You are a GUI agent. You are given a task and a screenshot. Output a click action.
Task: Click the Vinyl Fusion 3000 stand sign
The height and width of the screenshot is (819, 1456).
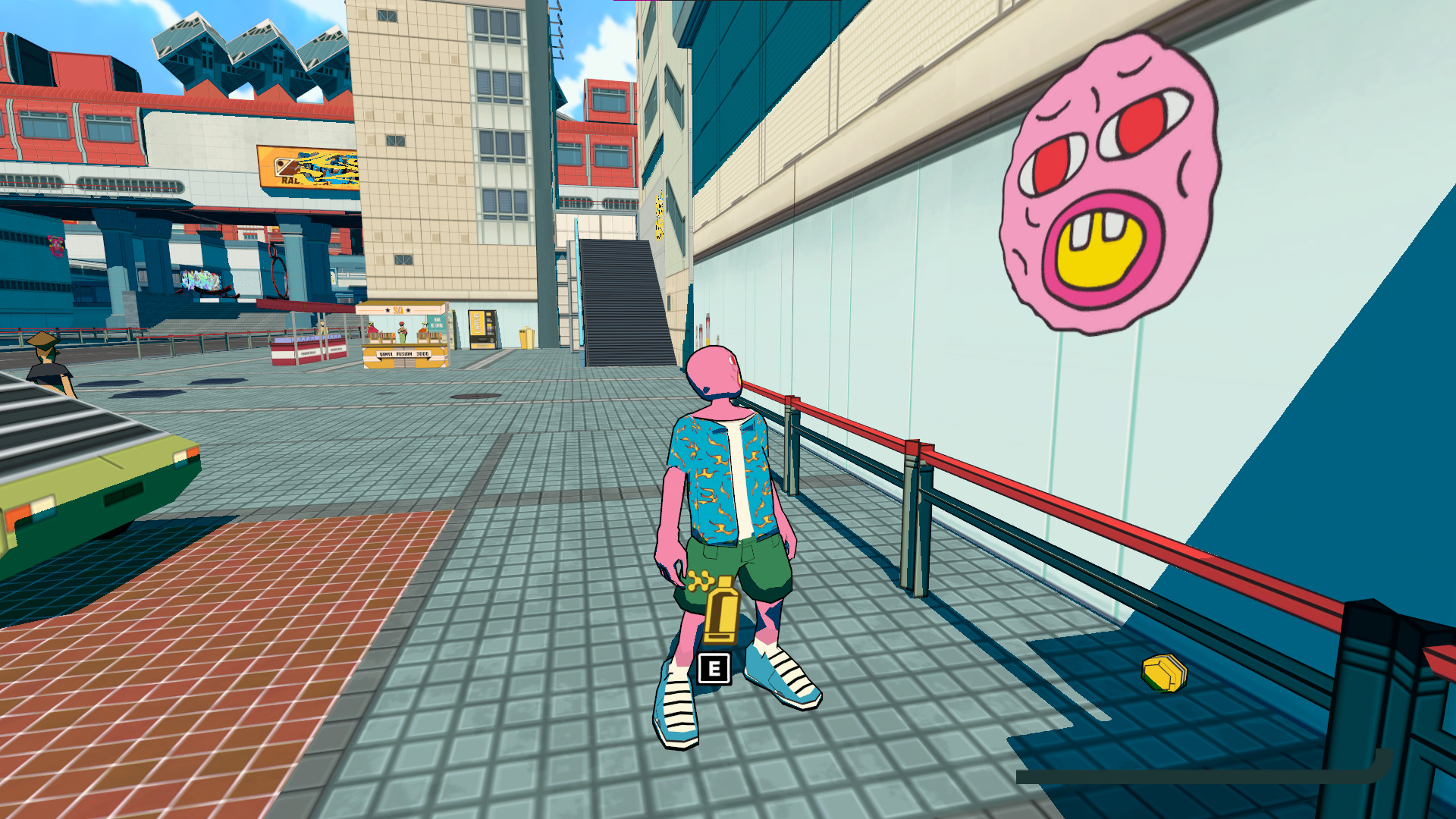pos(404,353)
